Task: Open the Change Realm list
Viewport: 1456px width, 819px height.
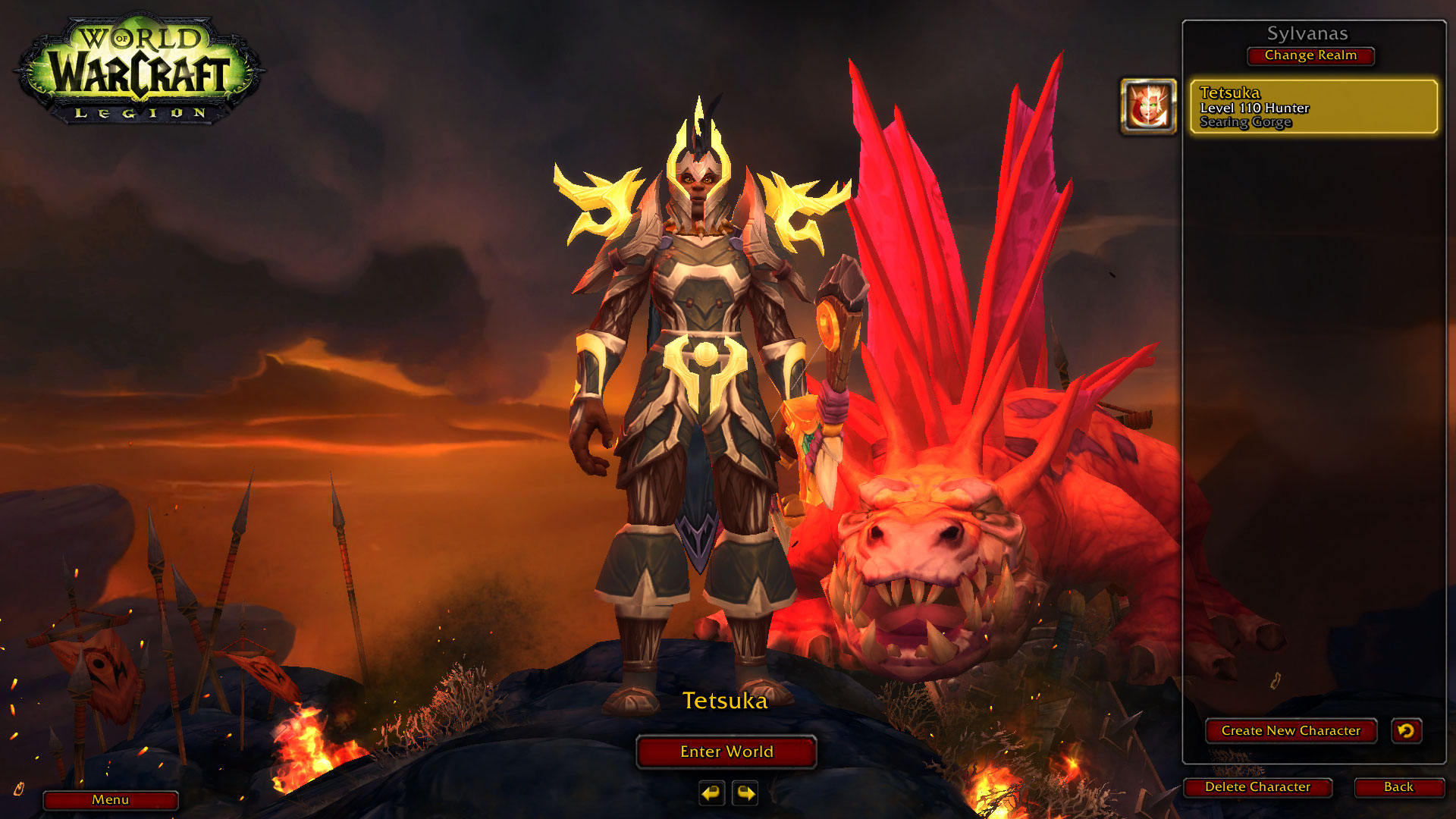Action: click(x=1310, y=55)
